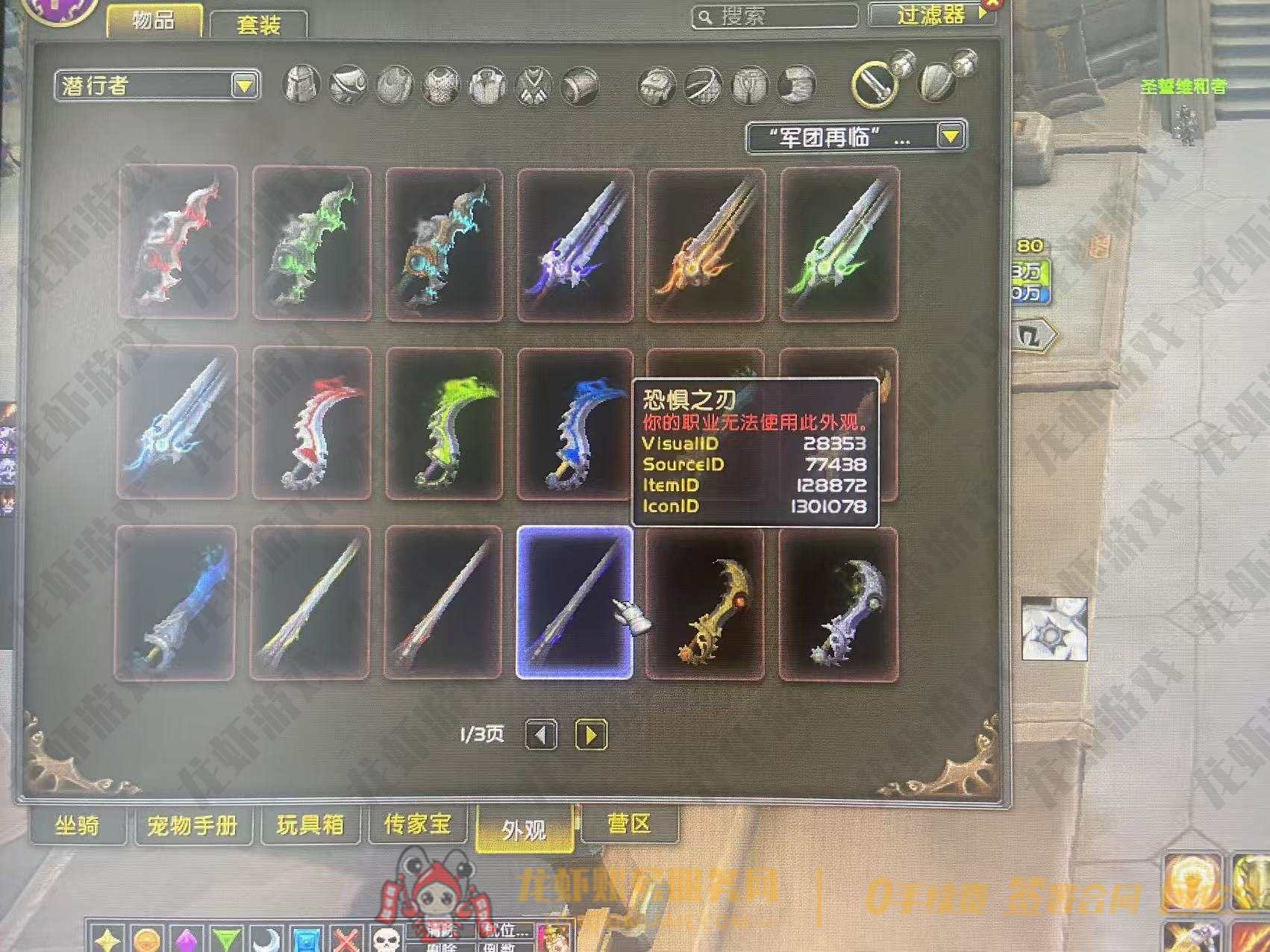Choose the gloves slot icon
The height and width of the screenshot is (952, 1270).
pyautogui.click(x=657, y=86)
